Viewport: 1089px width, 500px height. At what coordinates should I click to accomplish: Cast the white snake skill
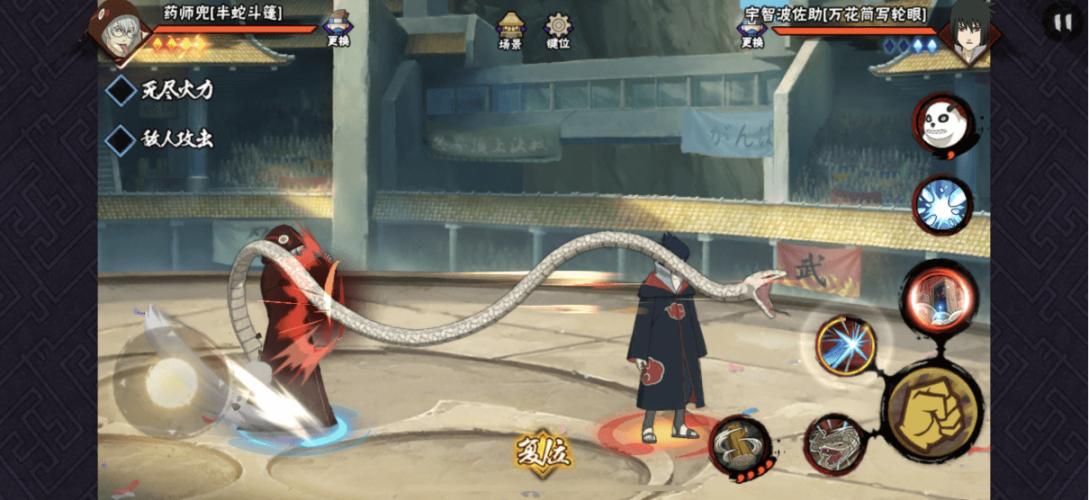835,444
